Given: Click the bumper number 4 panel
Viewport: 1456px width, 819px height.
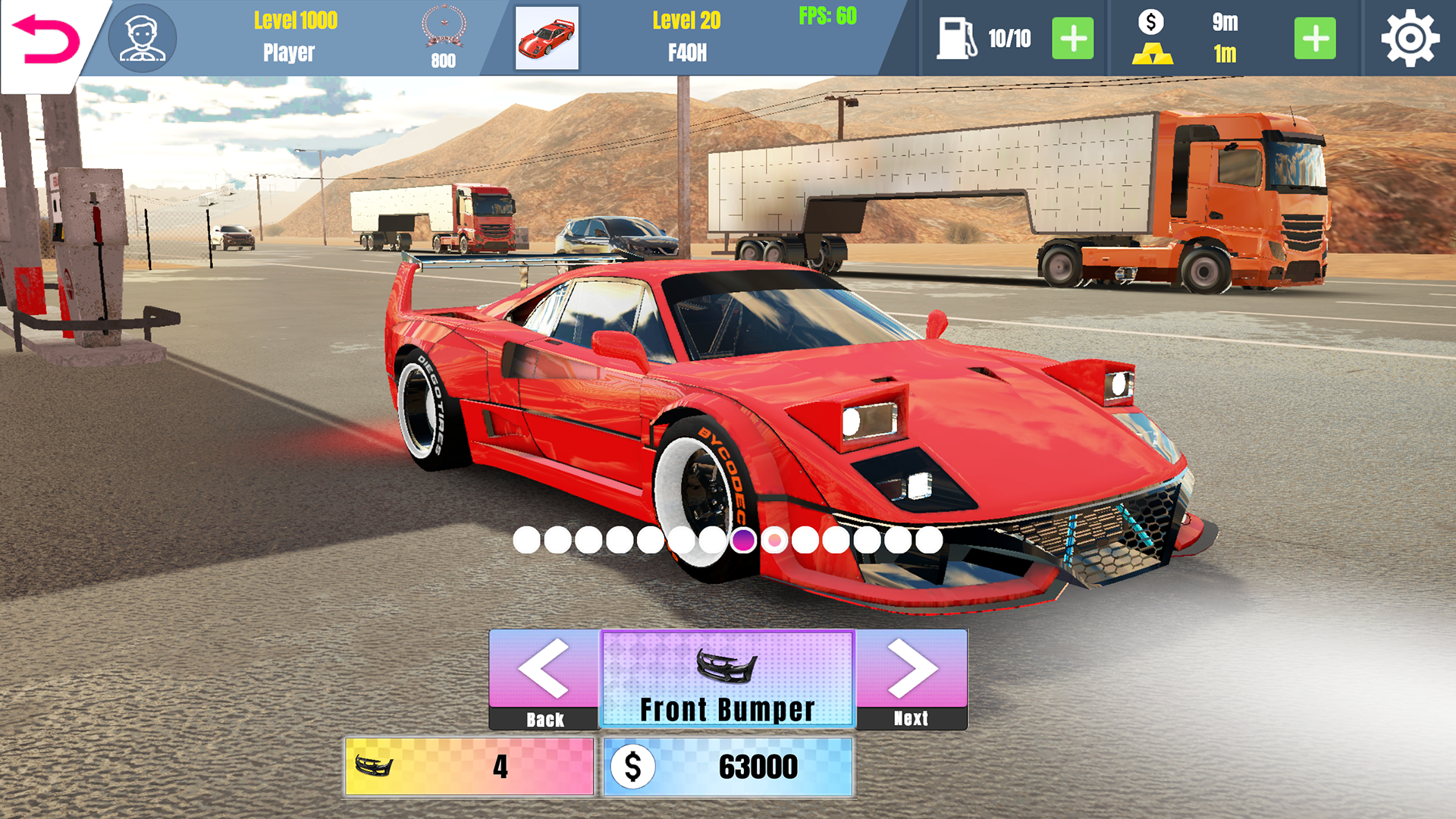Looking at the screenshot, I should (469, 767).
